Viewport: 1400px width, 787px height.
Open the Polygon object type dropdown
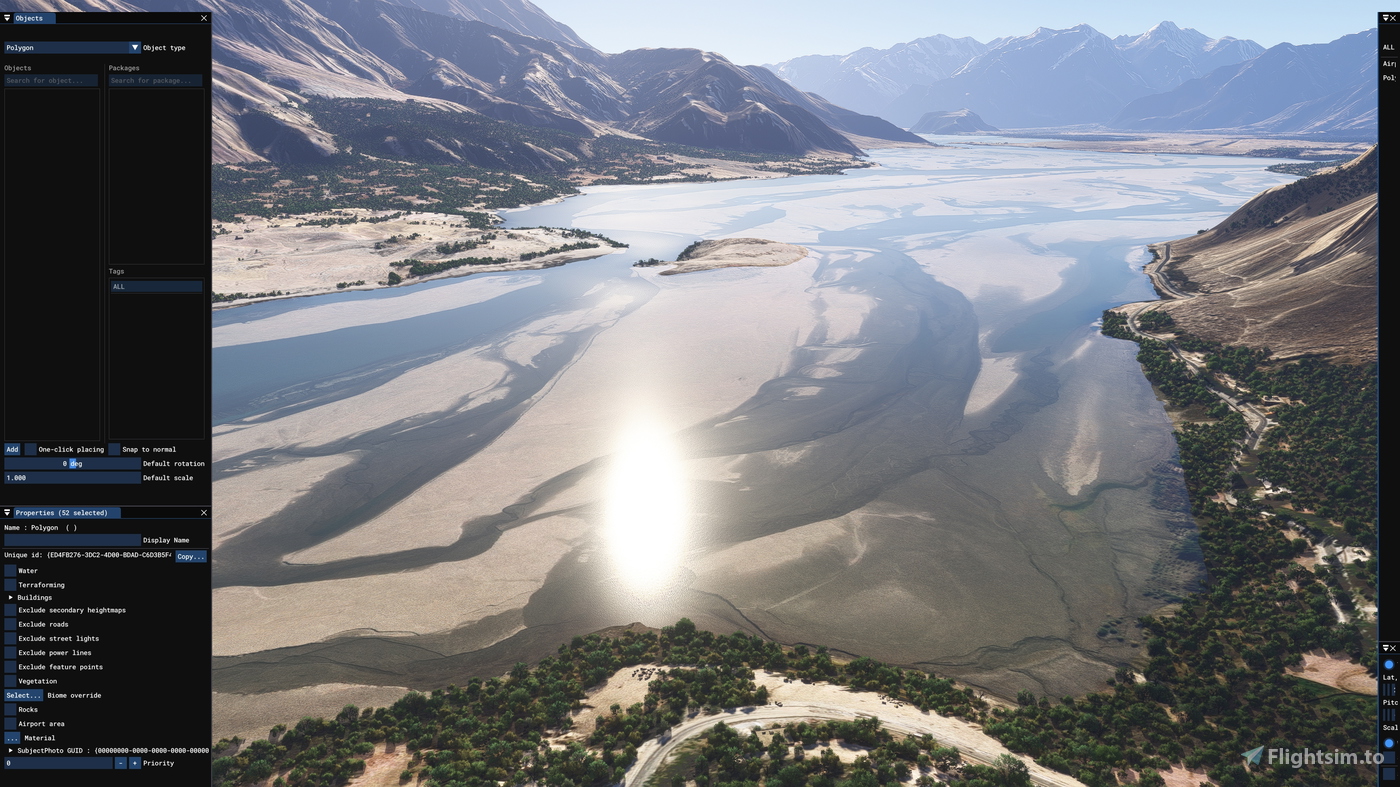coord(134,47)
